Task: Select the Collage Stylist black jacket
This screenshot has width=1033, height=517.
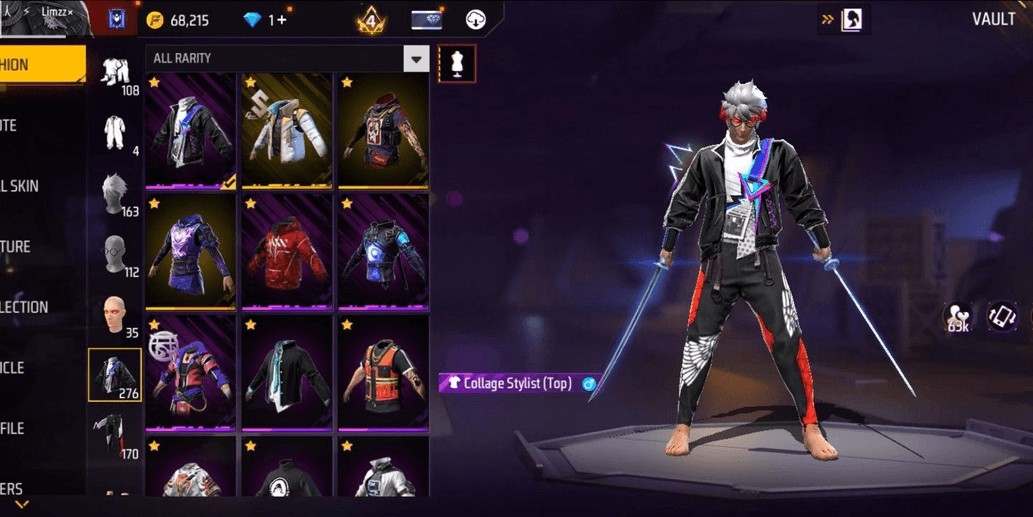Action: coord(191,130)
